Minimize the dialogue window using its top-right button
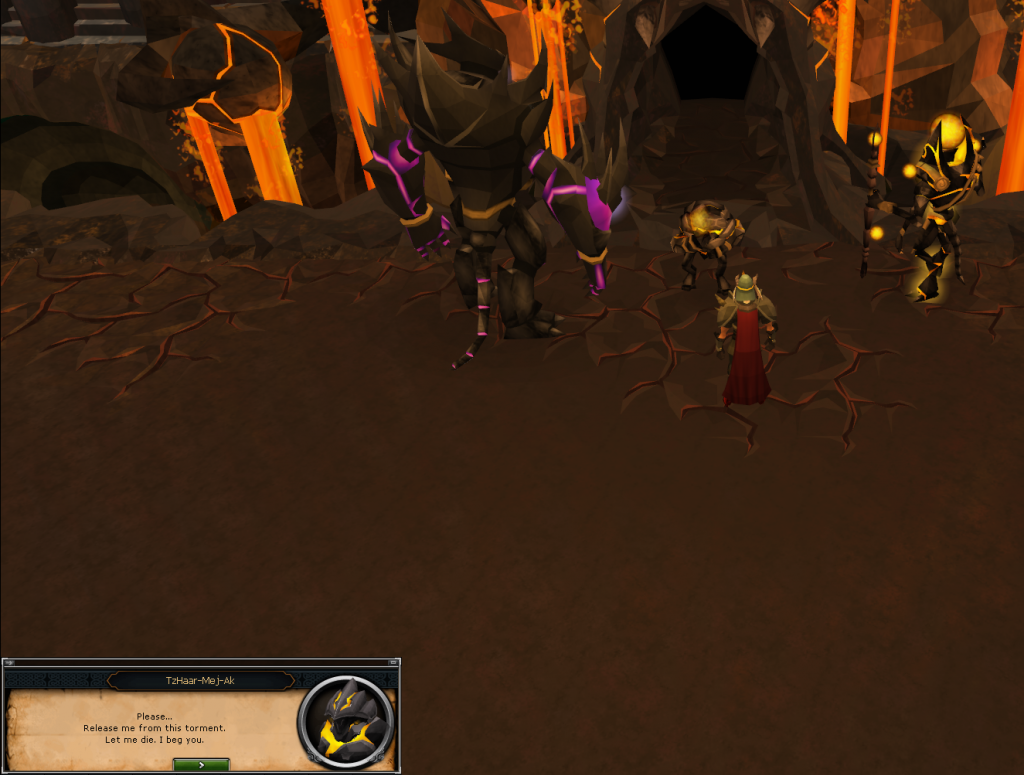 click(x=393, y=662)
